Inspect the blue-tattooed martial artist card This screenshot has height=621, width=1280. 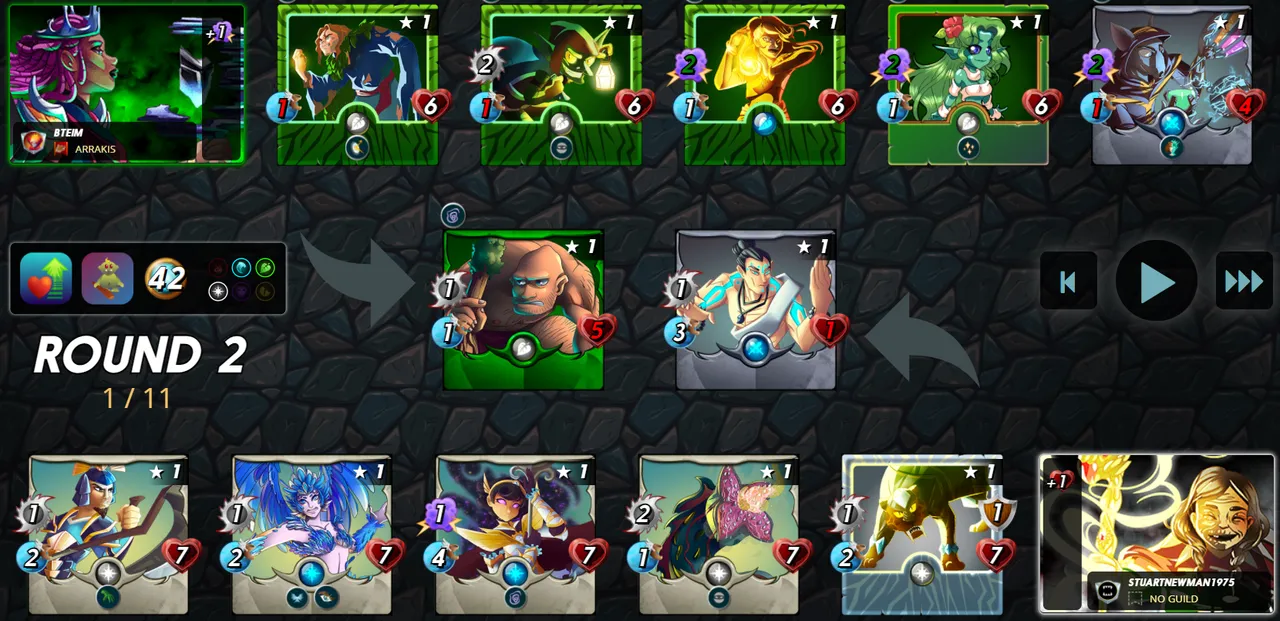(x=756, y=310)
